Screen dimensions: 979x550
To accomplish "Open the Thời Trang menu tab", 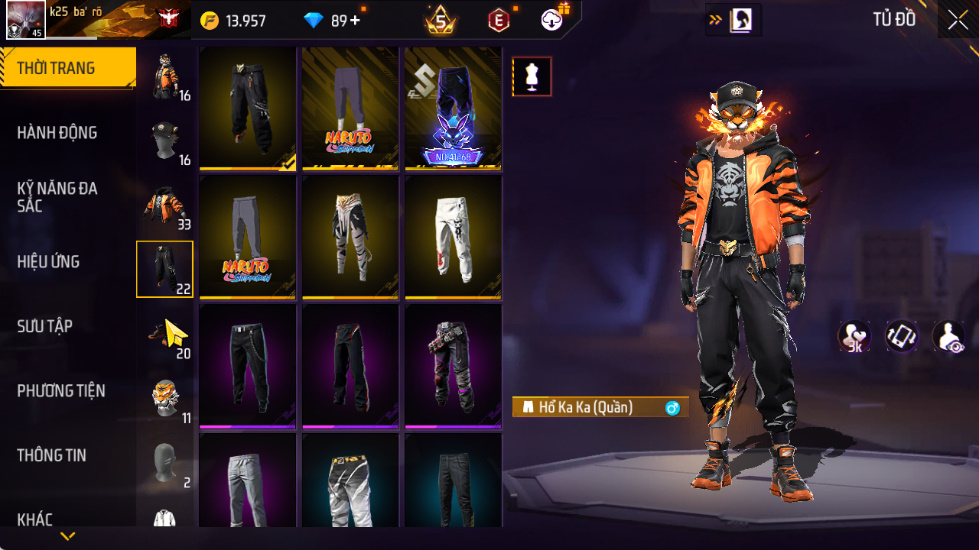I will point(66,68).
